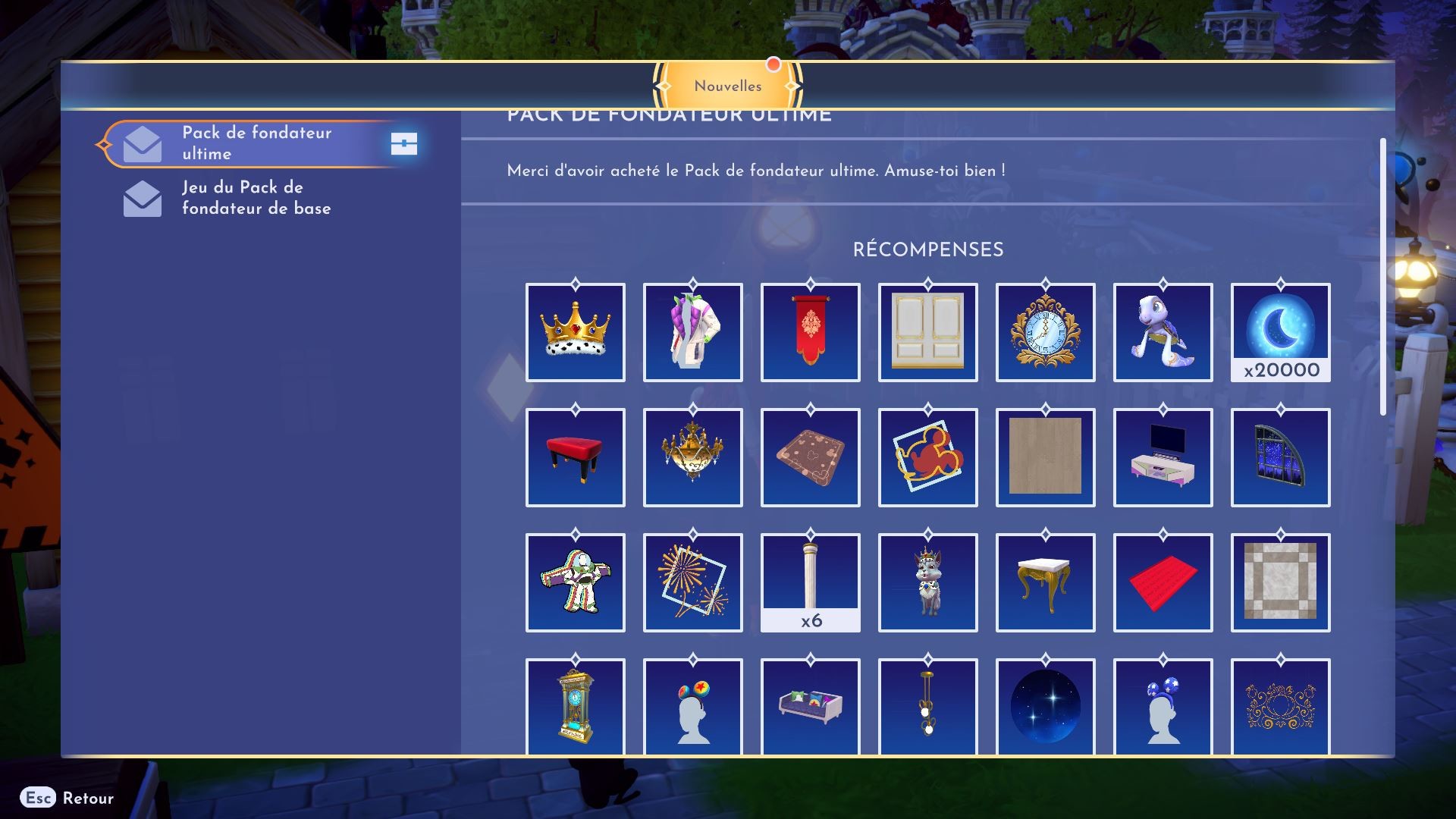The width and height of the screenshot is (1456, 819).
Task: Select the royal crown reward
Action: point(575,332)
